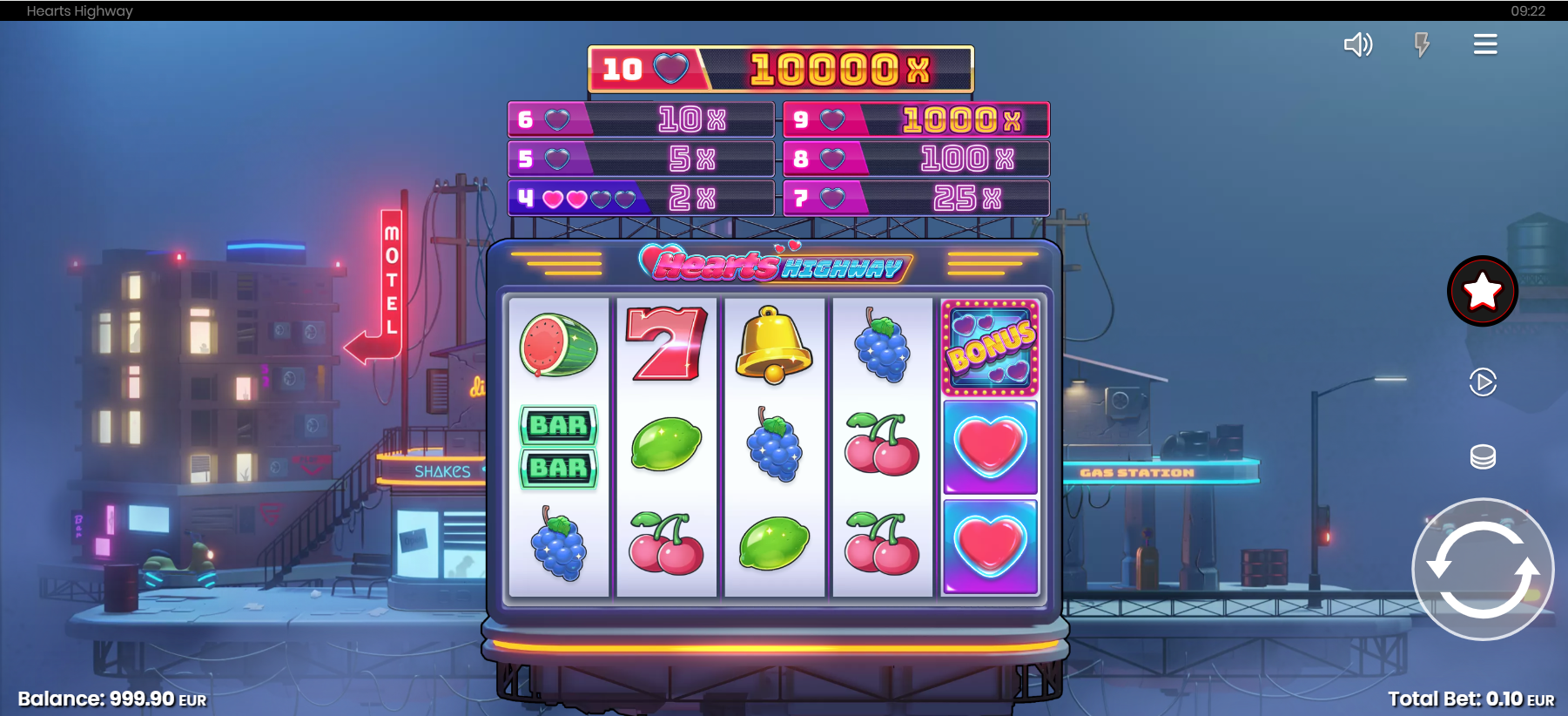The height and width of the screenshot is (716, 1568).
Task: Open bet settings with the coin stack icon
Action: click(x=1482, y=456)
